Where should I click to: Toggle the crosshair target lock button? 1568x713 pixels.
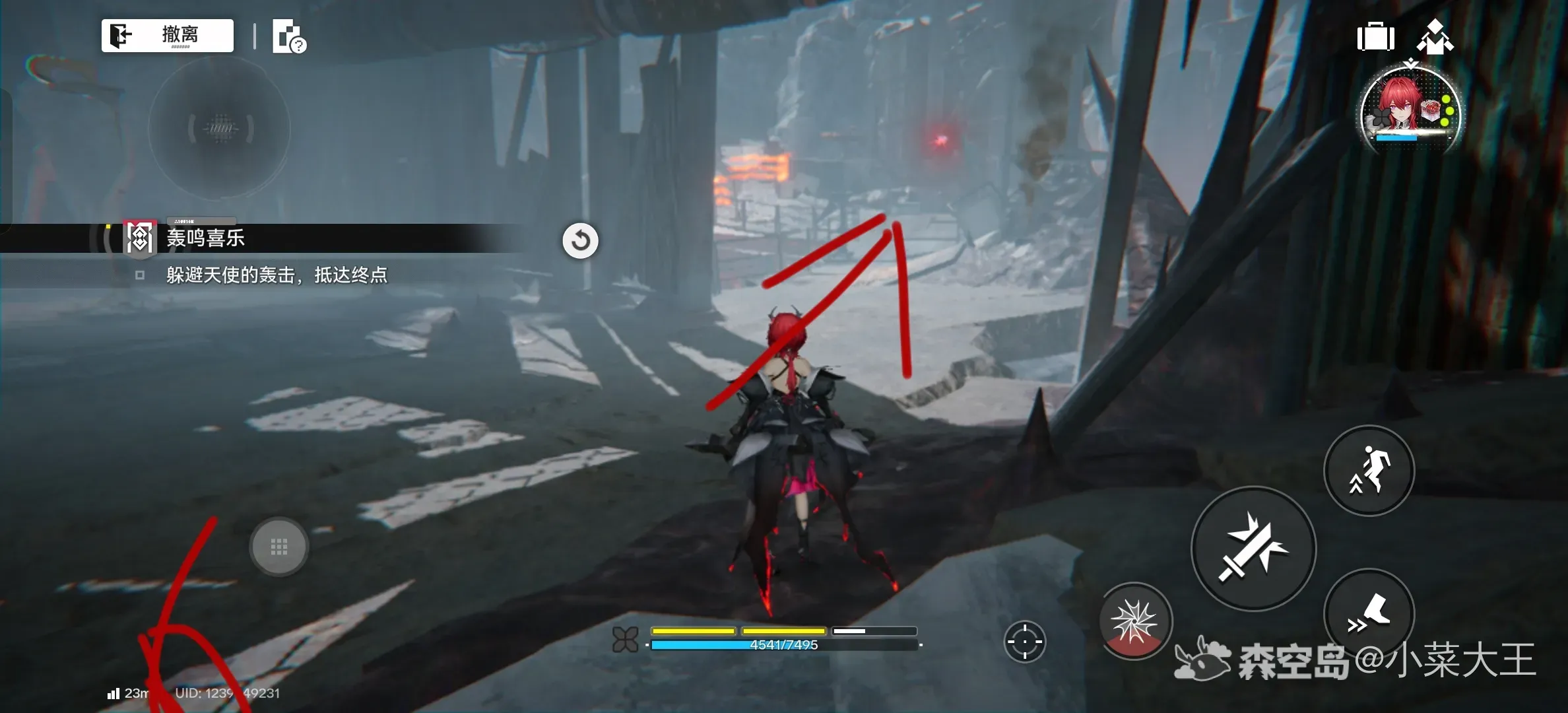pyautogui.click(x=1024, y=641)
